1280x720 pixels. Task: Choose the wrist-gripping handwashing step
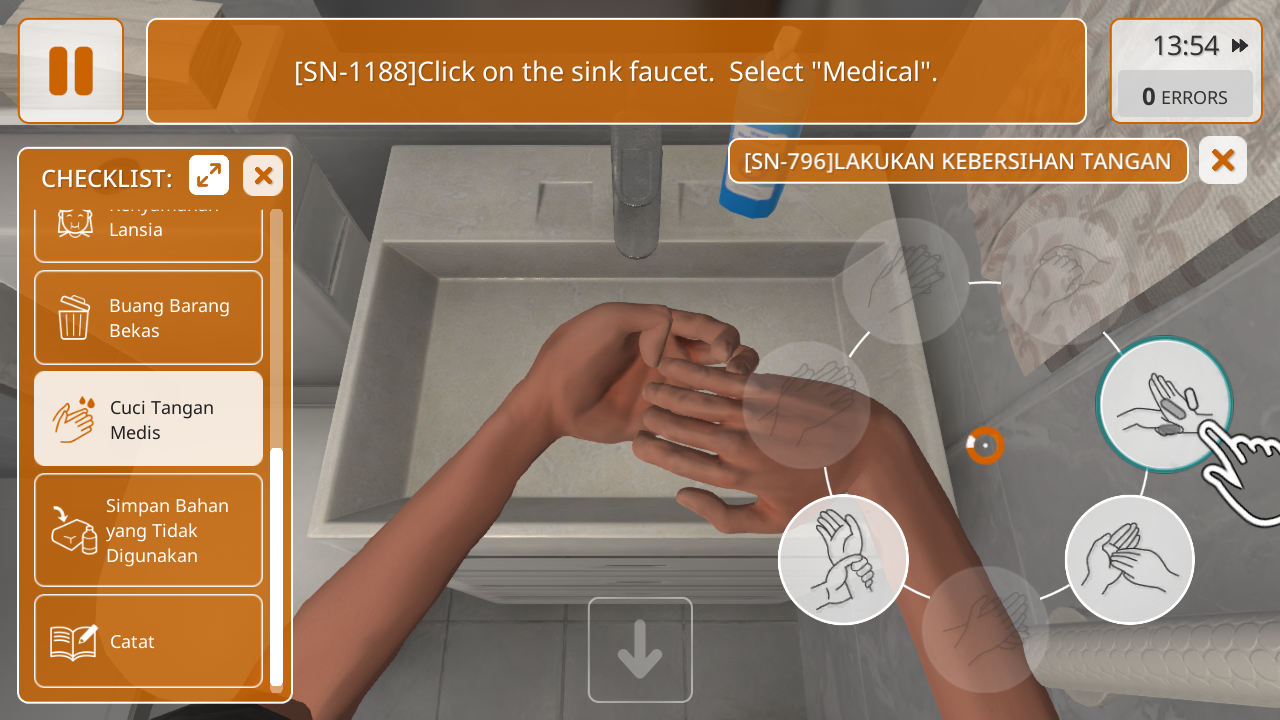pos(843,560)
